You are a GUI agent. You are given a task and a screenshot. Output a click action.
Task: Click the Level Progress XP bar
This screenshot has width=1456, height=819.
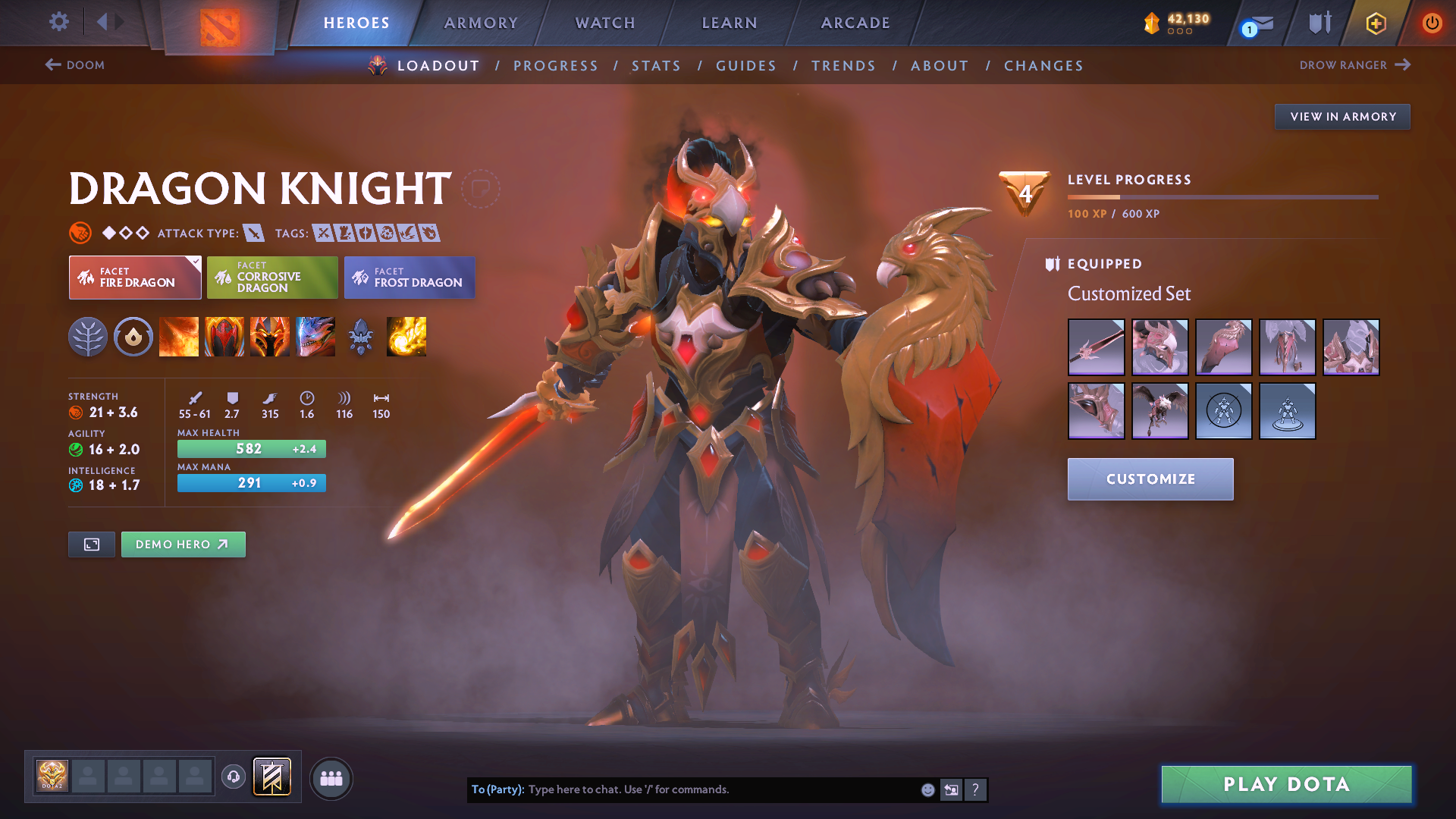pos(1221,196)
